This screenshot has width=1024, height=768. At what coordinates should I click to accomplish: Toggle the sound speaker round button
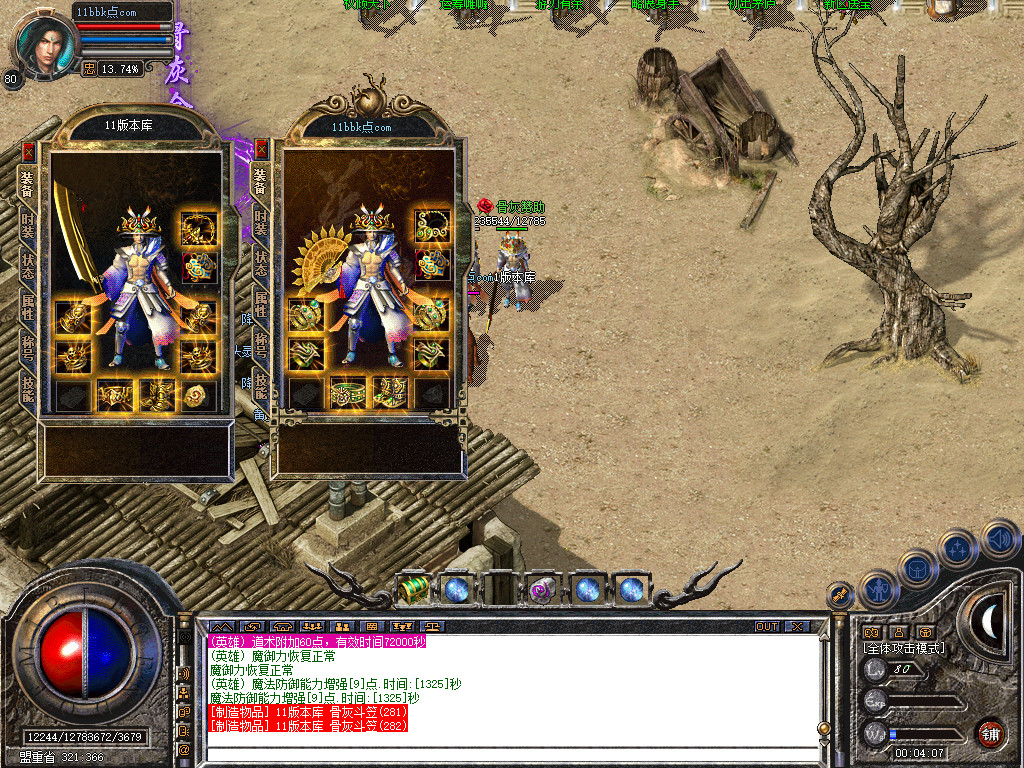click(1000, 539)
